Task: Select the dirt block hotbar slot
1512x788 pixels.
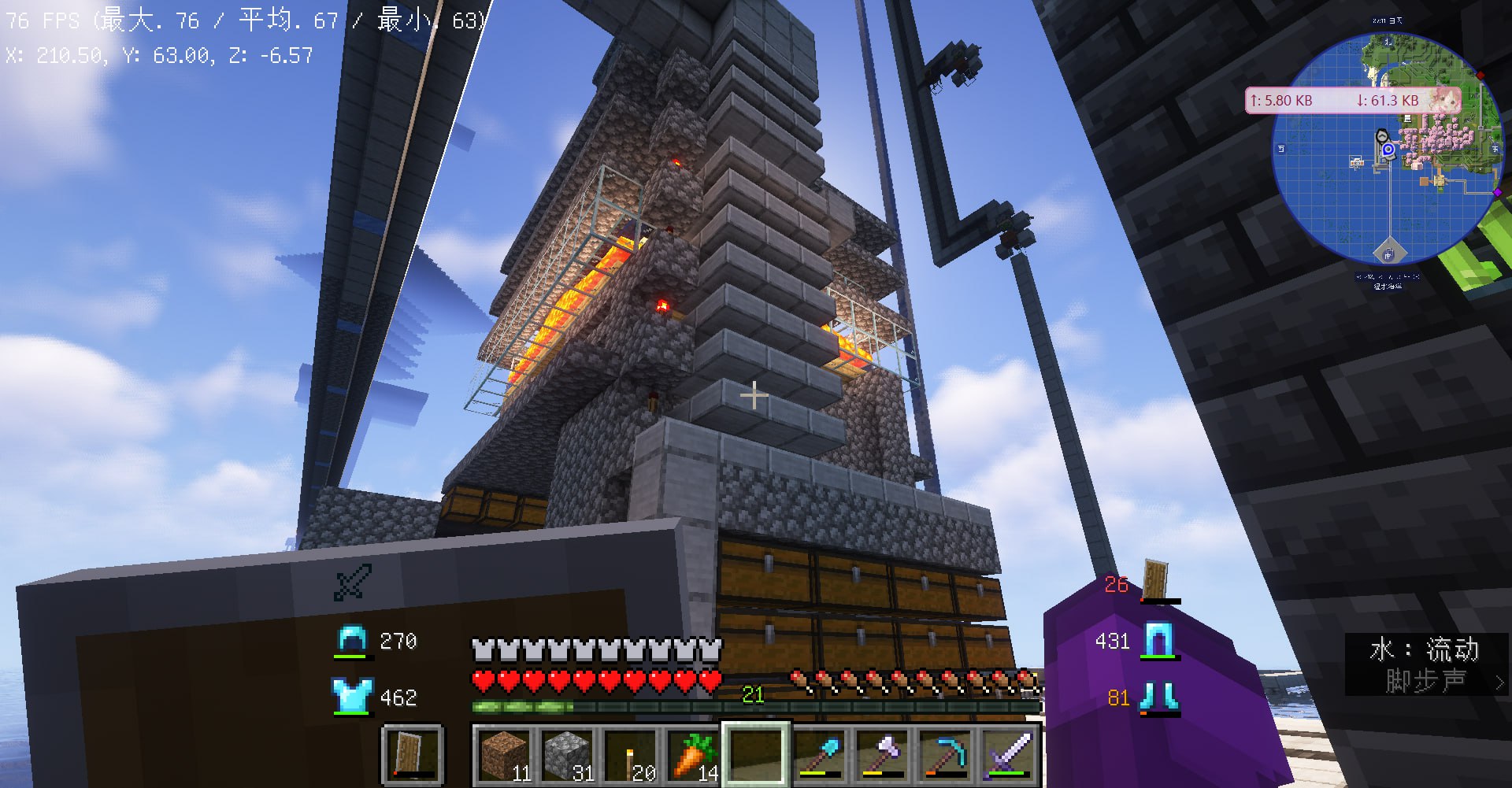Action: (505, 755)
